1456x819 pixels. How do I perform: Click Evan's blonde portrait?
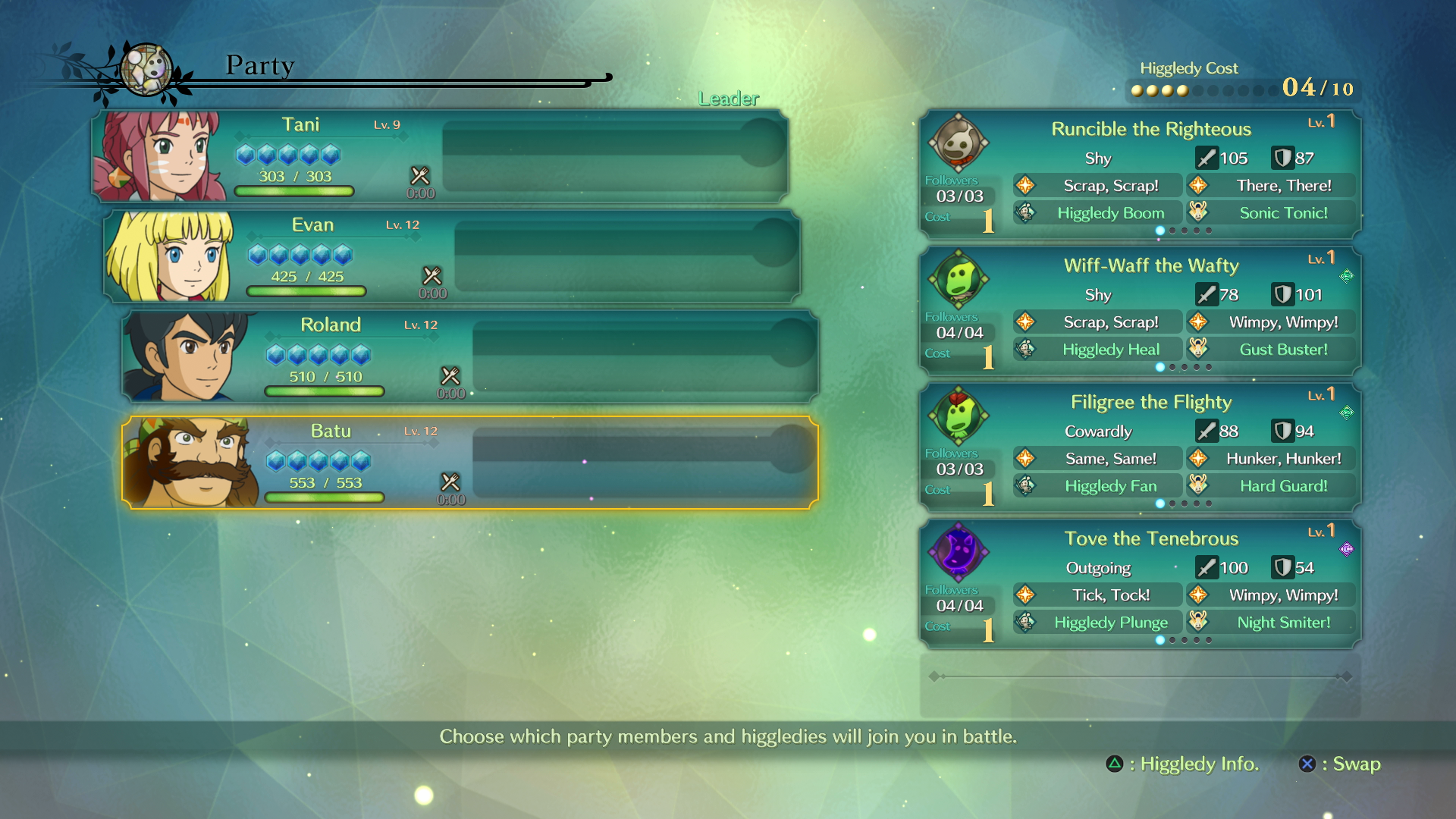tap(170, 256)
